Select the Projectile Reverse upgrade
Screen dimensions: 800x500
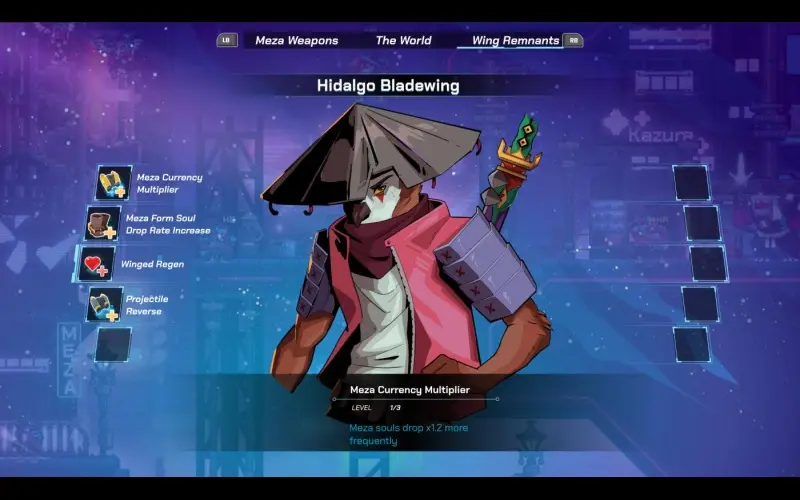[105, 305]
